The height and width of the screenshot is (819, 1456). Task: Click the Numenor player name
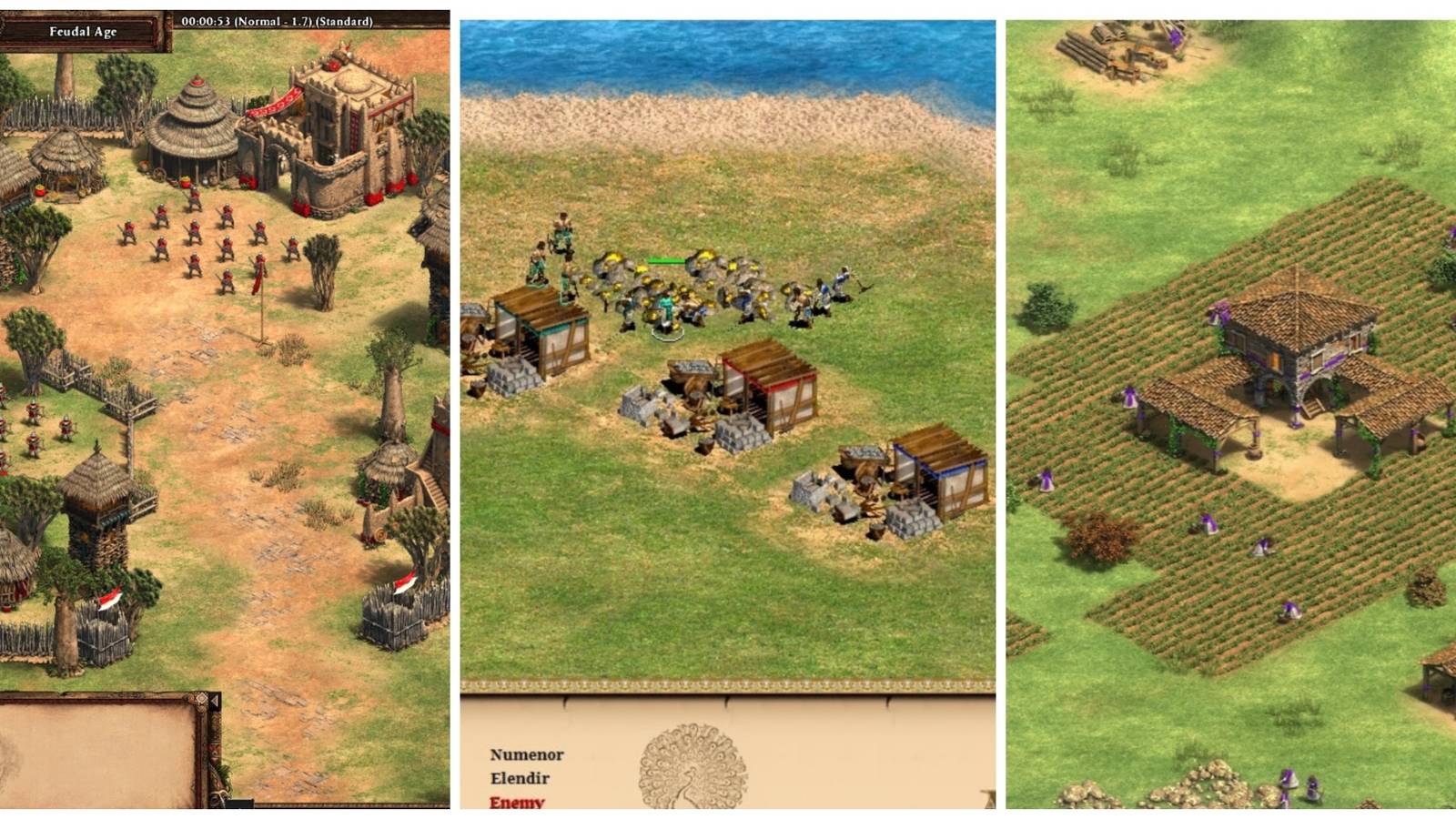point(526,755)
